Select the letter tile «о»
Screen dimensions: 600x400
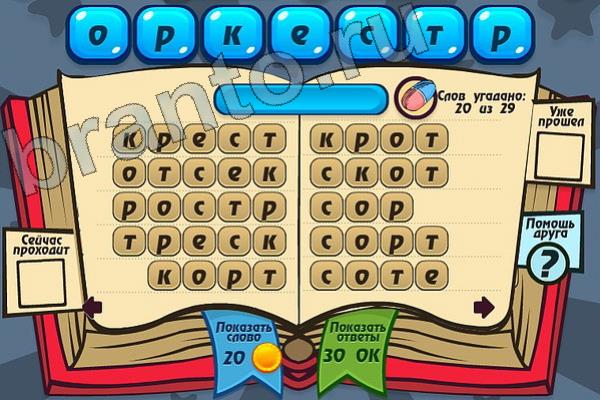coord(97,33)
